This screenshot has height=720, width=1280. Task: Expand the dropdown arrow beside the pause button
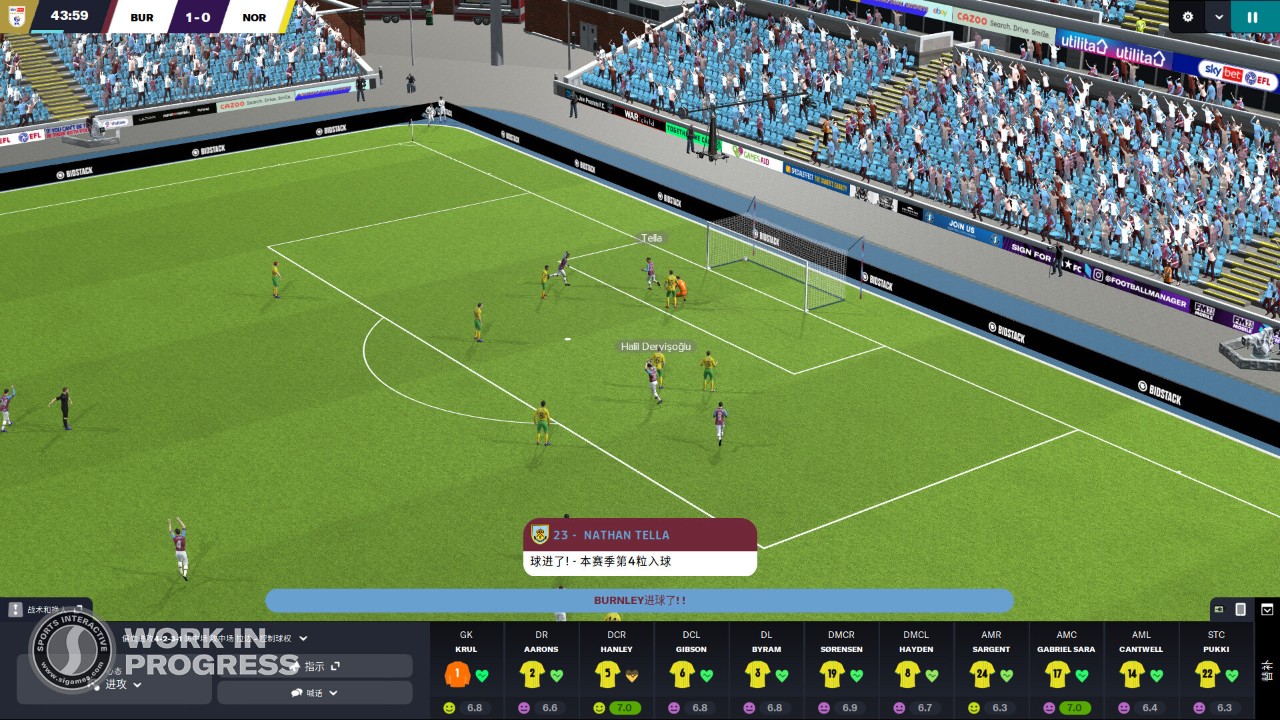point(1218,17)
